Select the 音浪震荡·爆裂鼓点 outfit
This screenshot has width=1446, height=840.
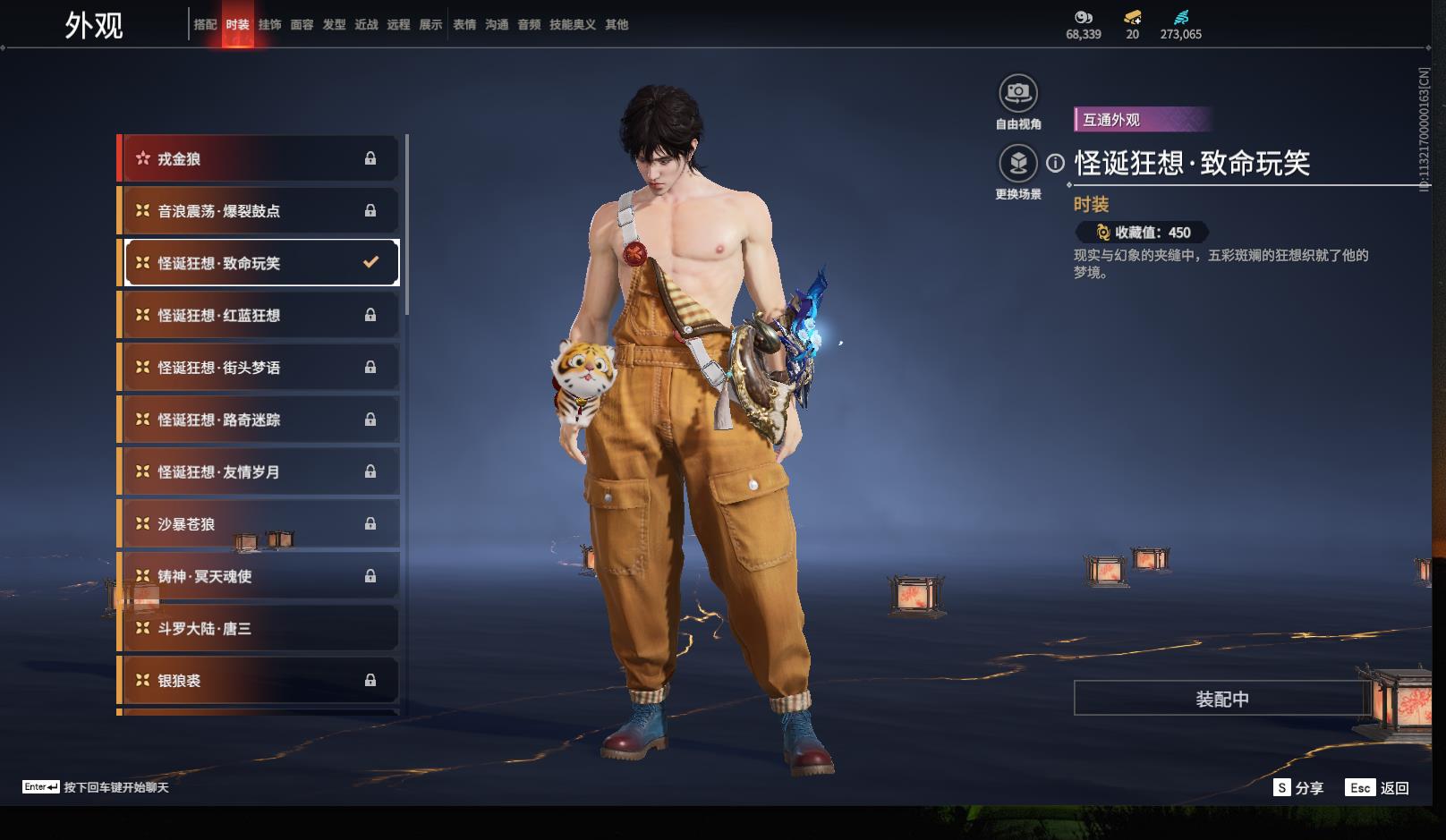[258, 211]
